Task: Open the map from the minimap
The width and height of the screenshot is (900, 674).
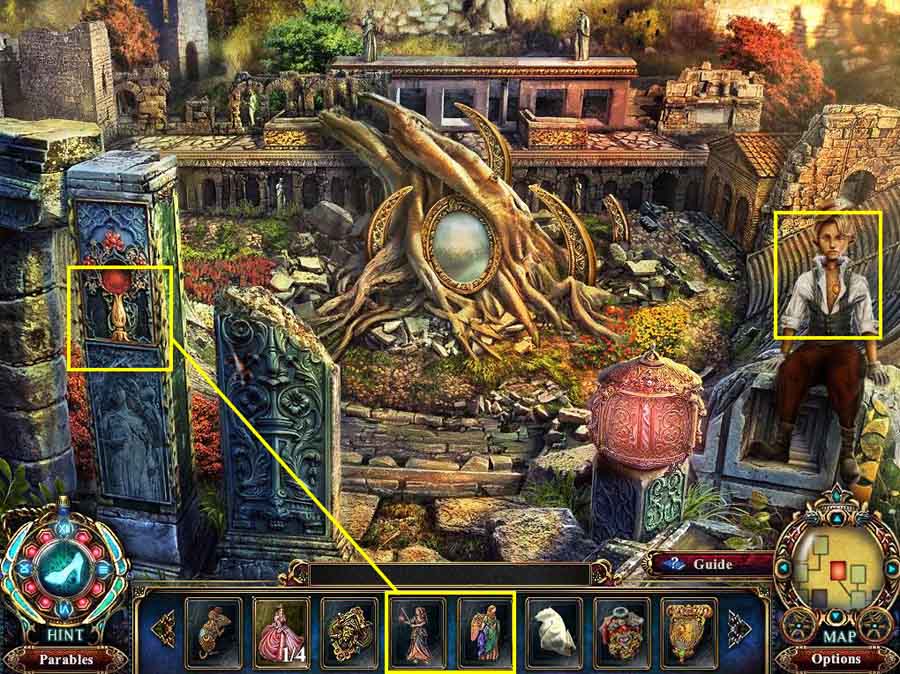Action: [836, 569]
